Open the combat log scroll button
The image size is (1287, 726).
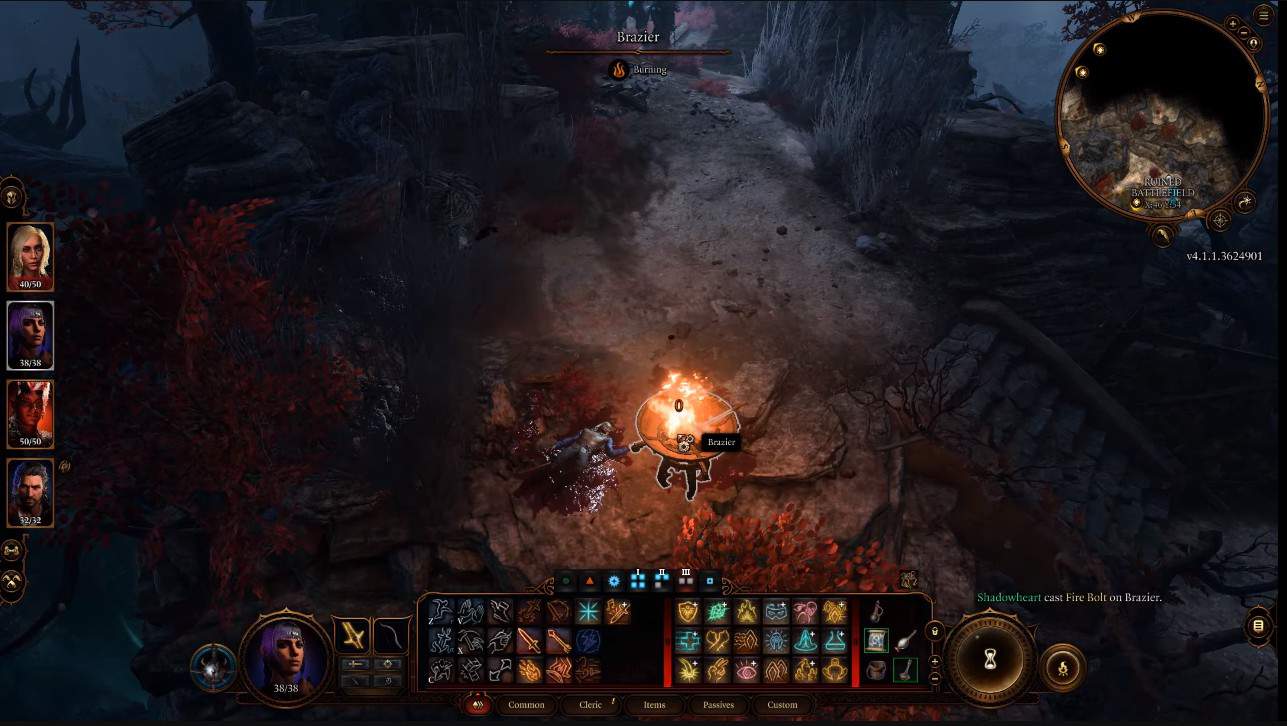1258,626
